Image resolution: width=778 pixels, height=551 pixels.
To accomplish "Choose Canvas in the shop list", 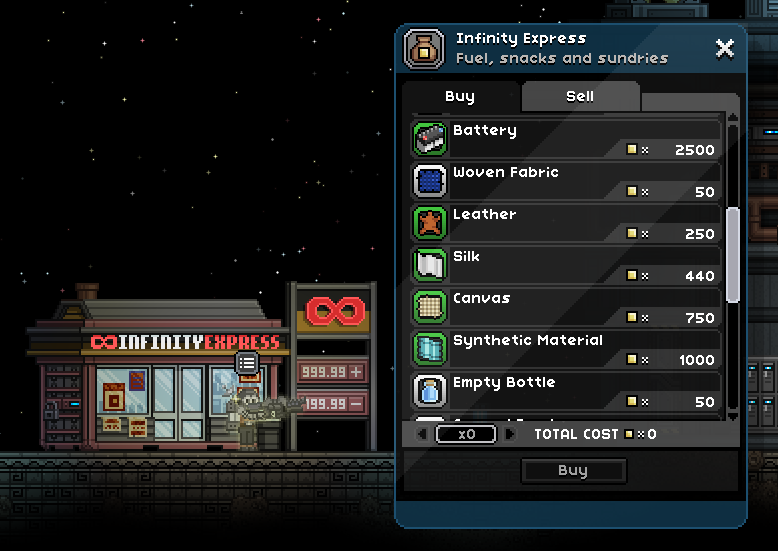I will point(566,308).
